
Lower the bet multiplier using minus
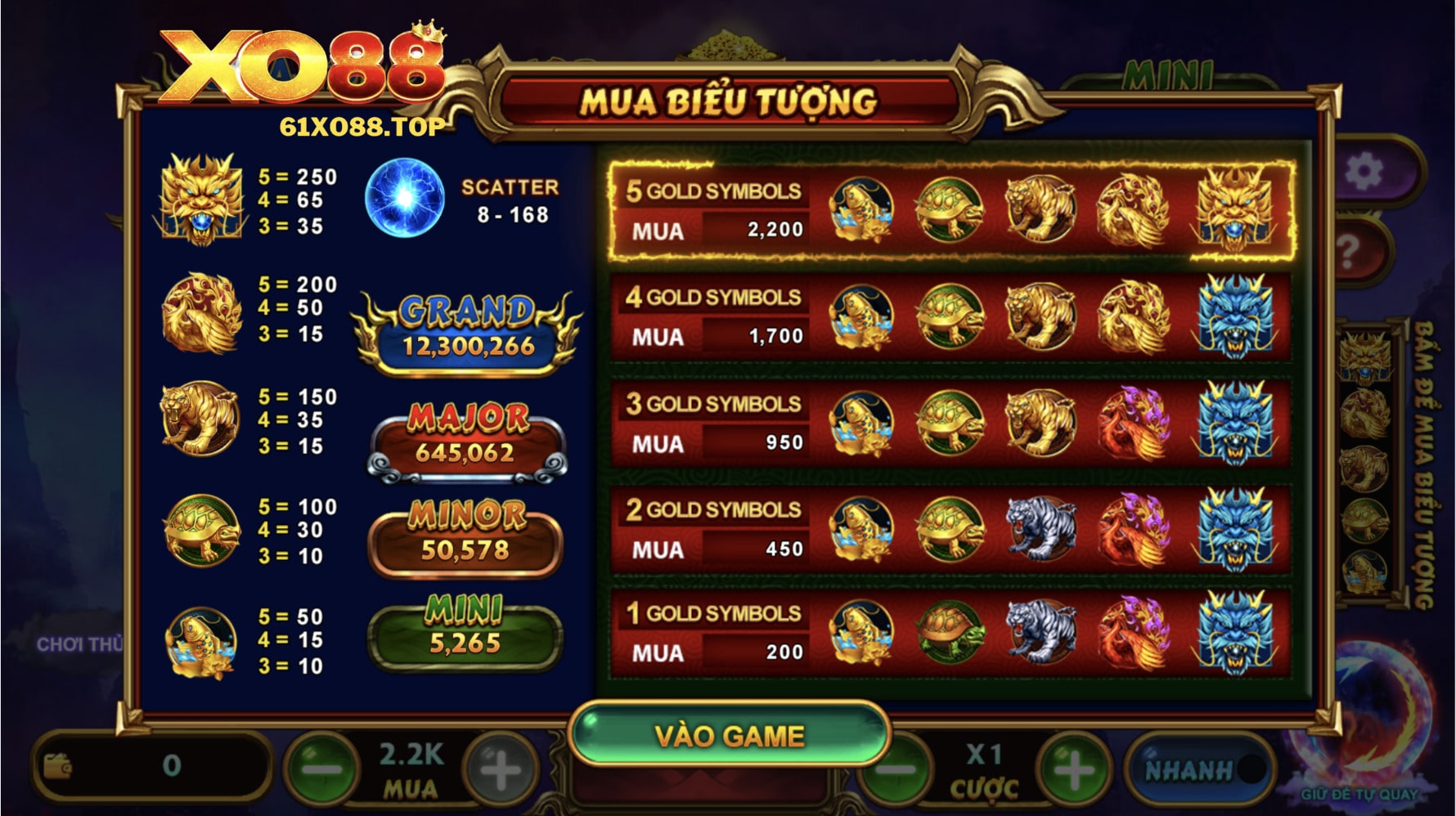pos(896,770)
